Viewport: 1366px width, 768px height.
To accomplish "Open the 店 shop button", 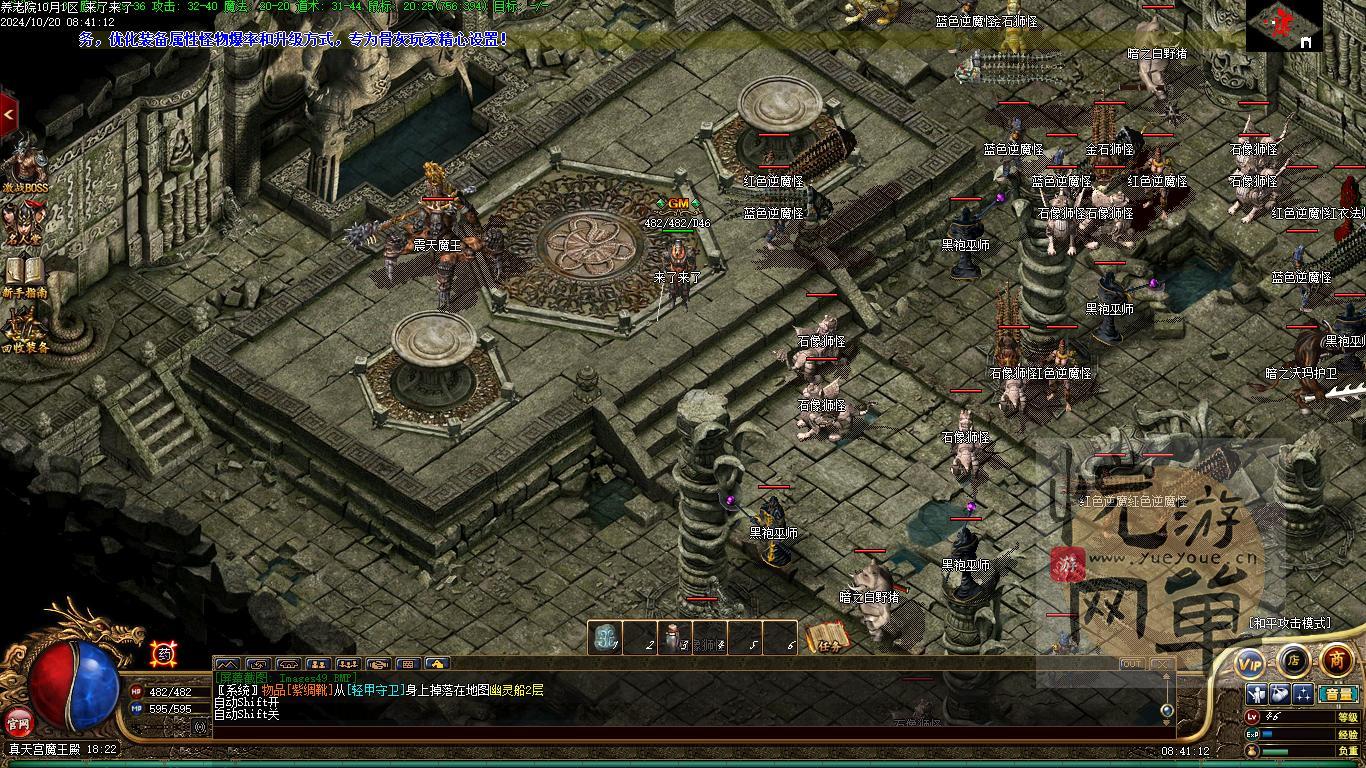I will 1293,660.
